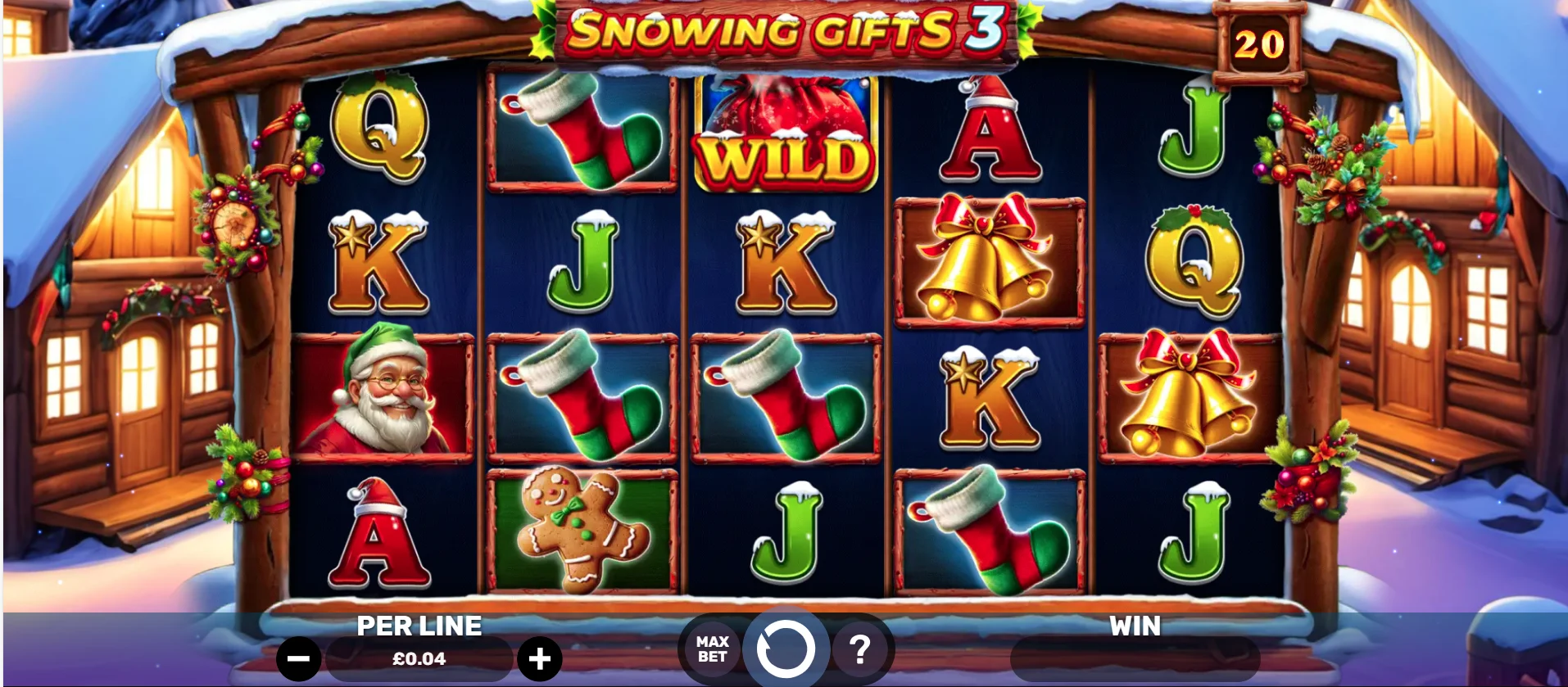The height and width of the screenshot is (687, 1568).
Task: Click the MAX BET icon
Action: click(x=712, y=651)
